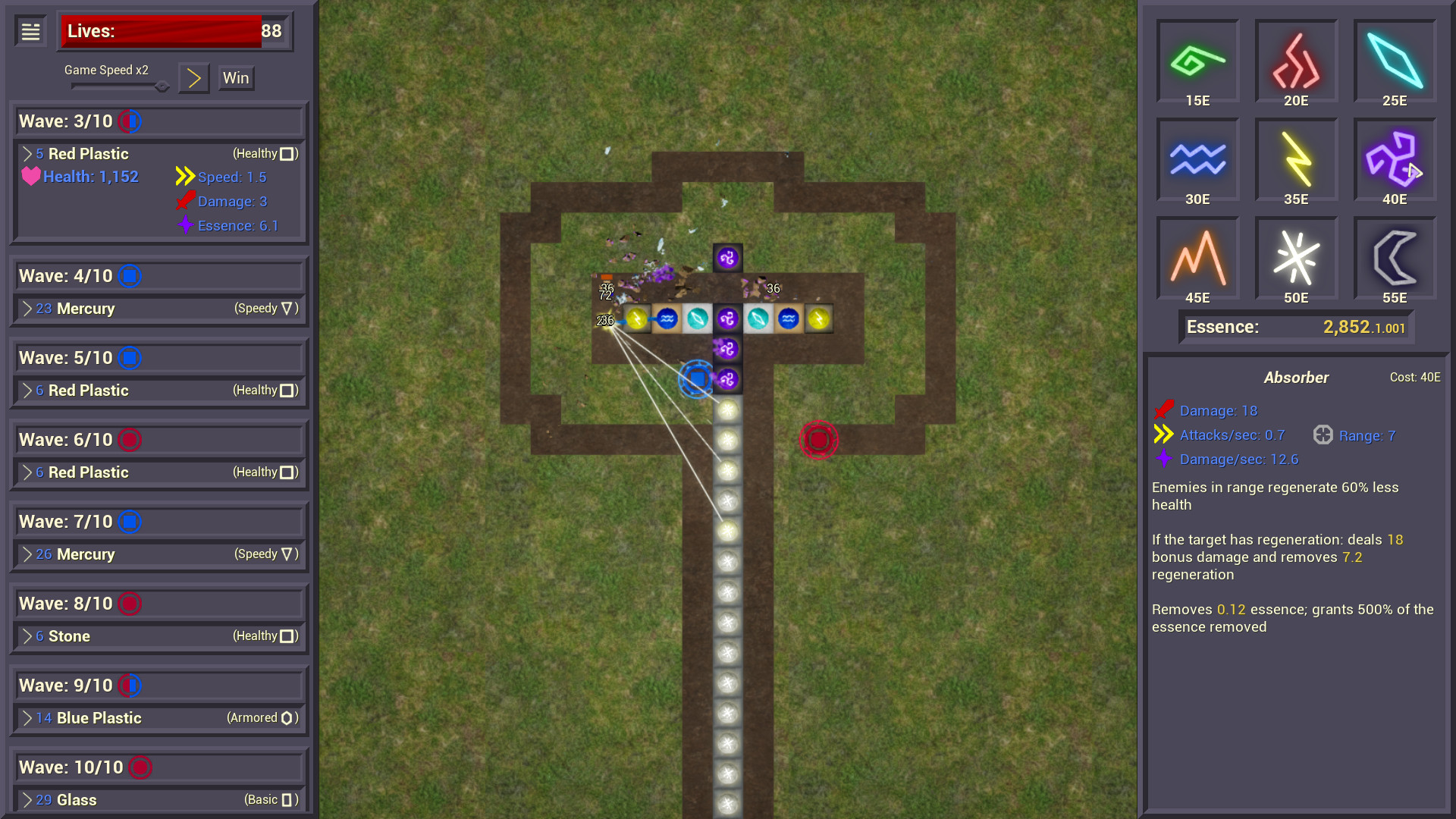Click the yellow lightning tower on the map
The image size is (1456, 819).
pyautogui.click(x=637, y=318)
